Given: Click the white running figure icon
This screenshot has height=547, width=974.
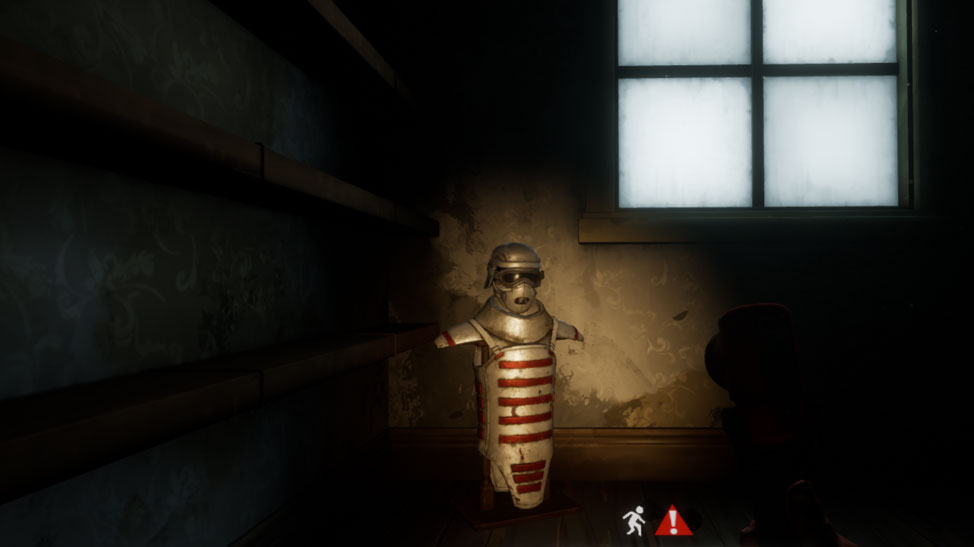Looking at the screenshot, I should click(x=633, y=520).
